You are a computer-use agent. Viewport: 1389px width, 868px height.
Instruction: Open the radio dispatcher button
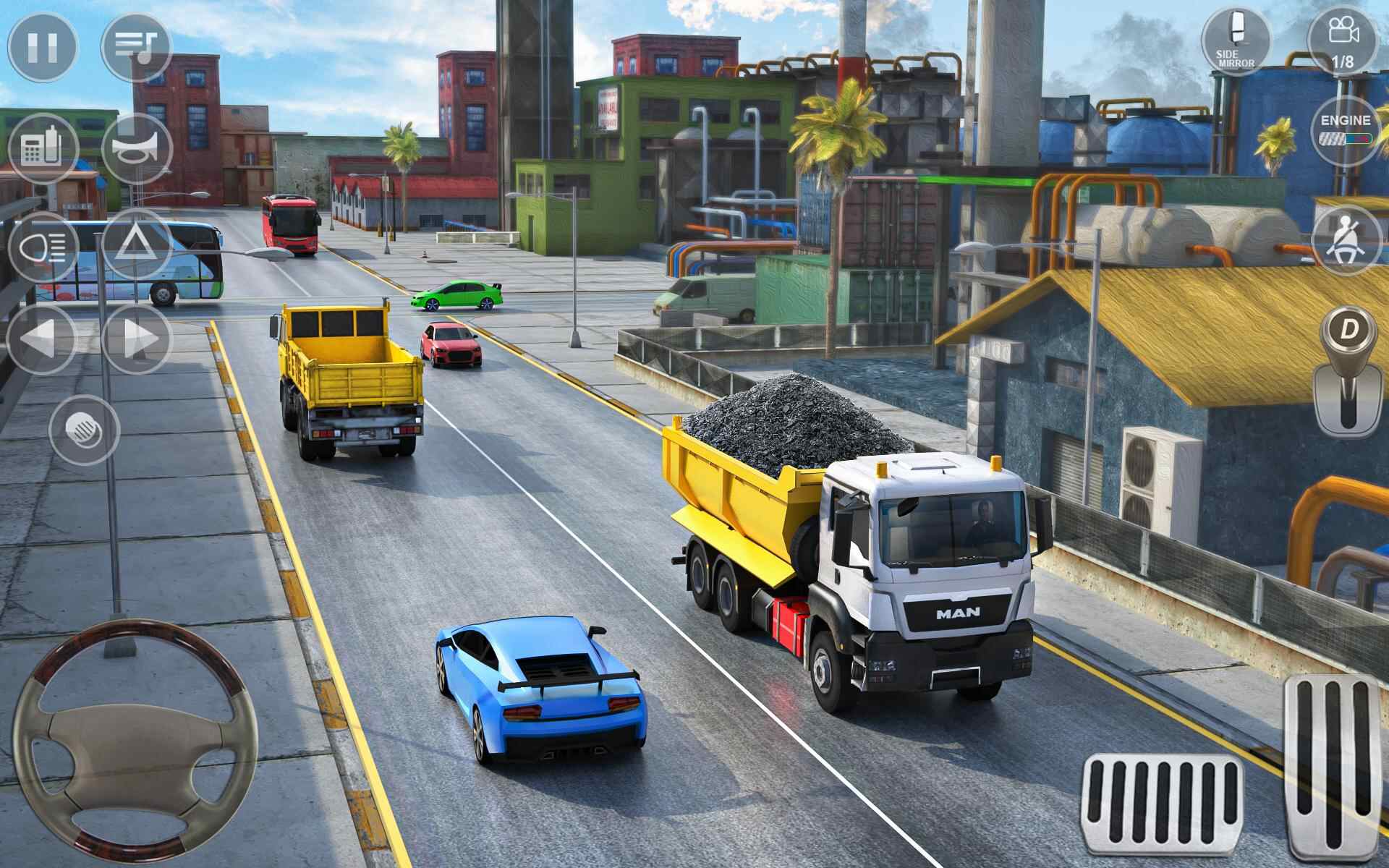[42, 149]
